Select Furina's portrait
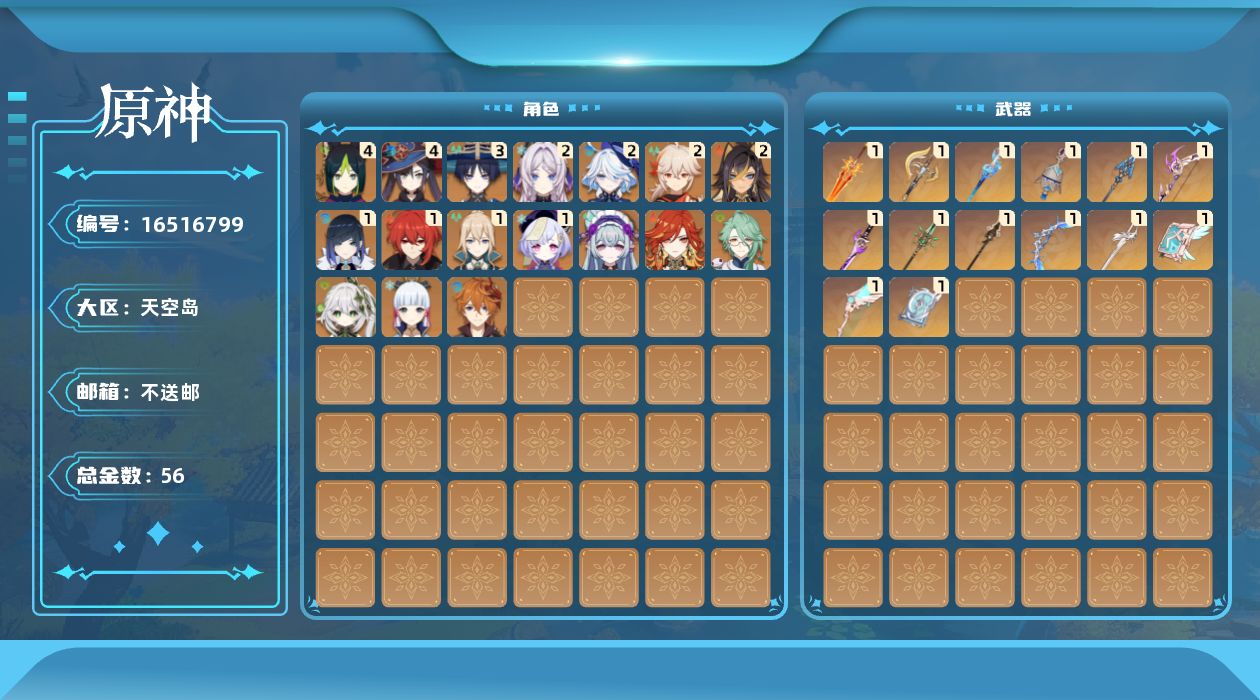Image resolution: width=1260 pixels, height=700 pixels. point(610,172)
